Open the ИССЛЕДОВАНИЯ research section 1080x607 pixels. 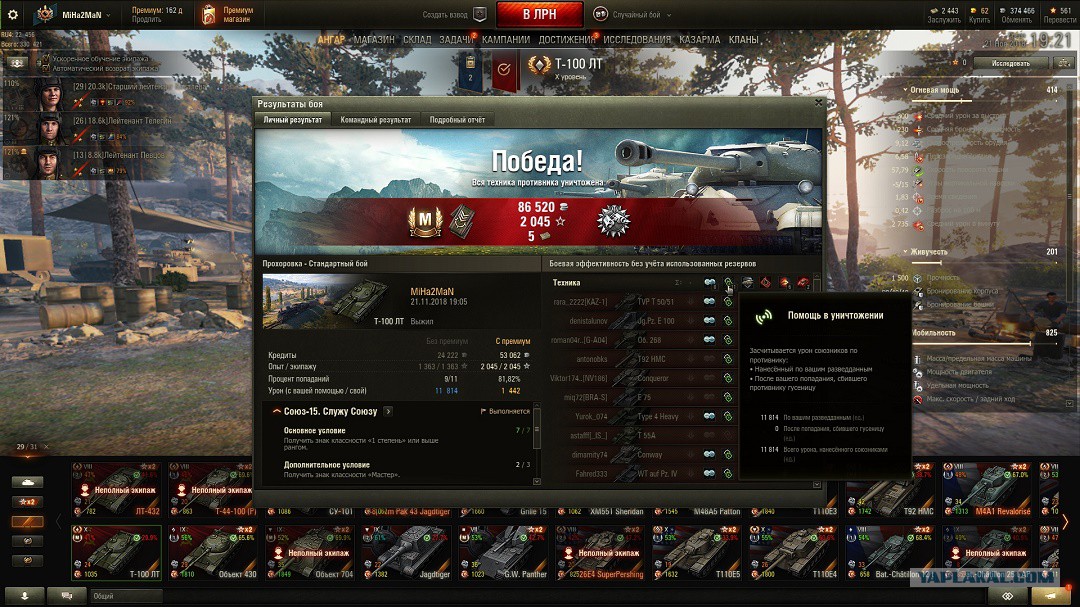637,40
